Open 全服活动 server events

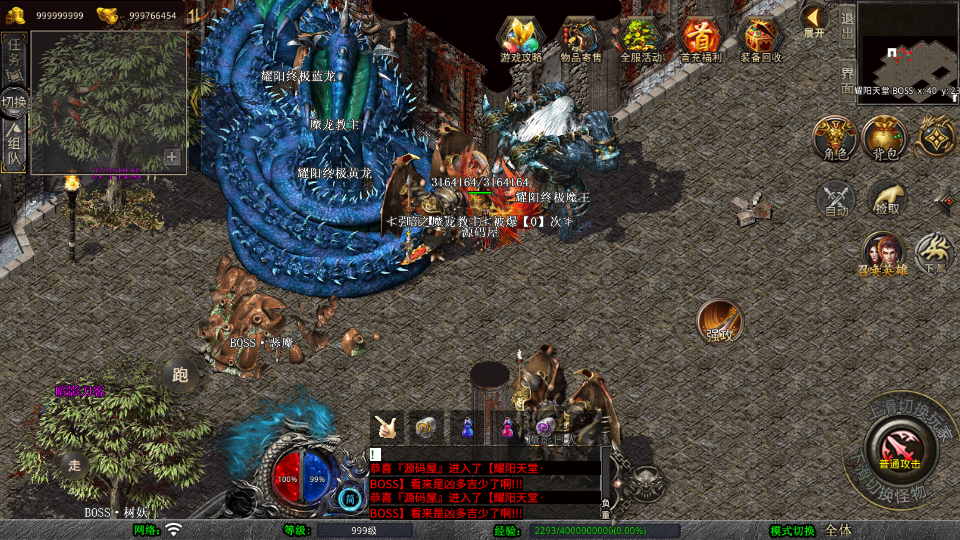pos(641,39)
